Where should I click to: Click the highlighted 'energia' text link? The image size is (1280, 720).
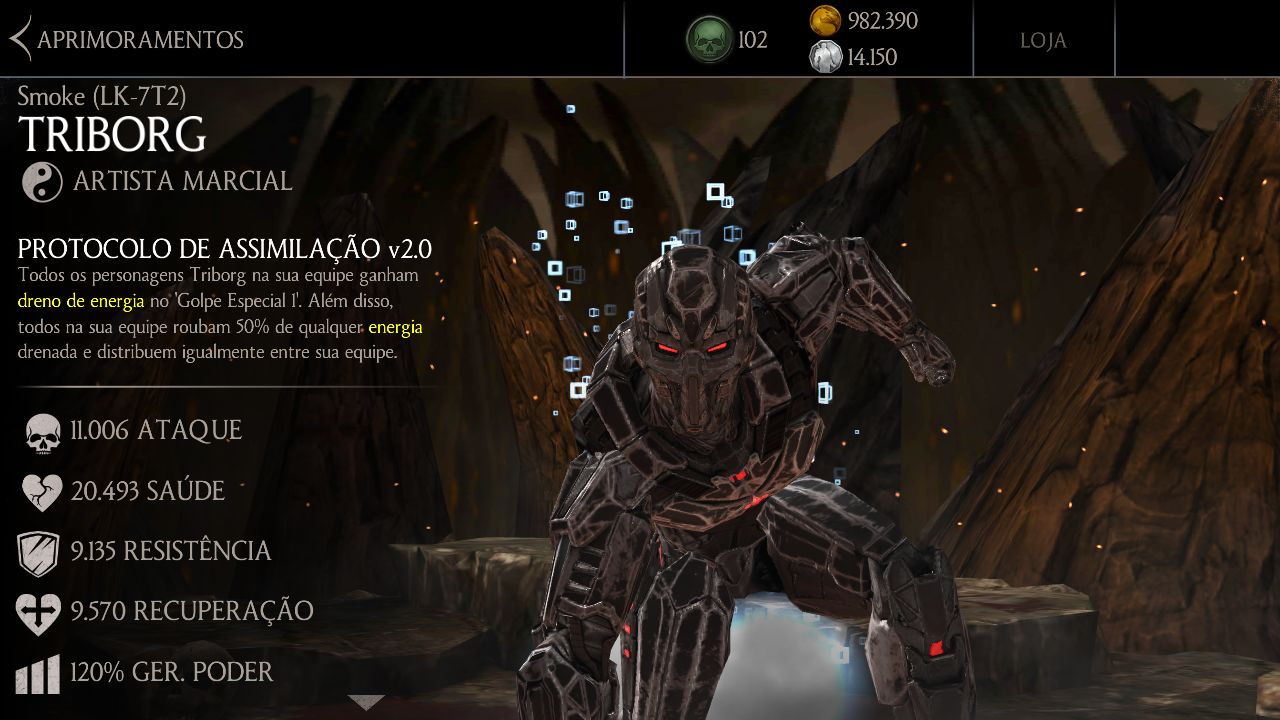(x=396, y=327)
